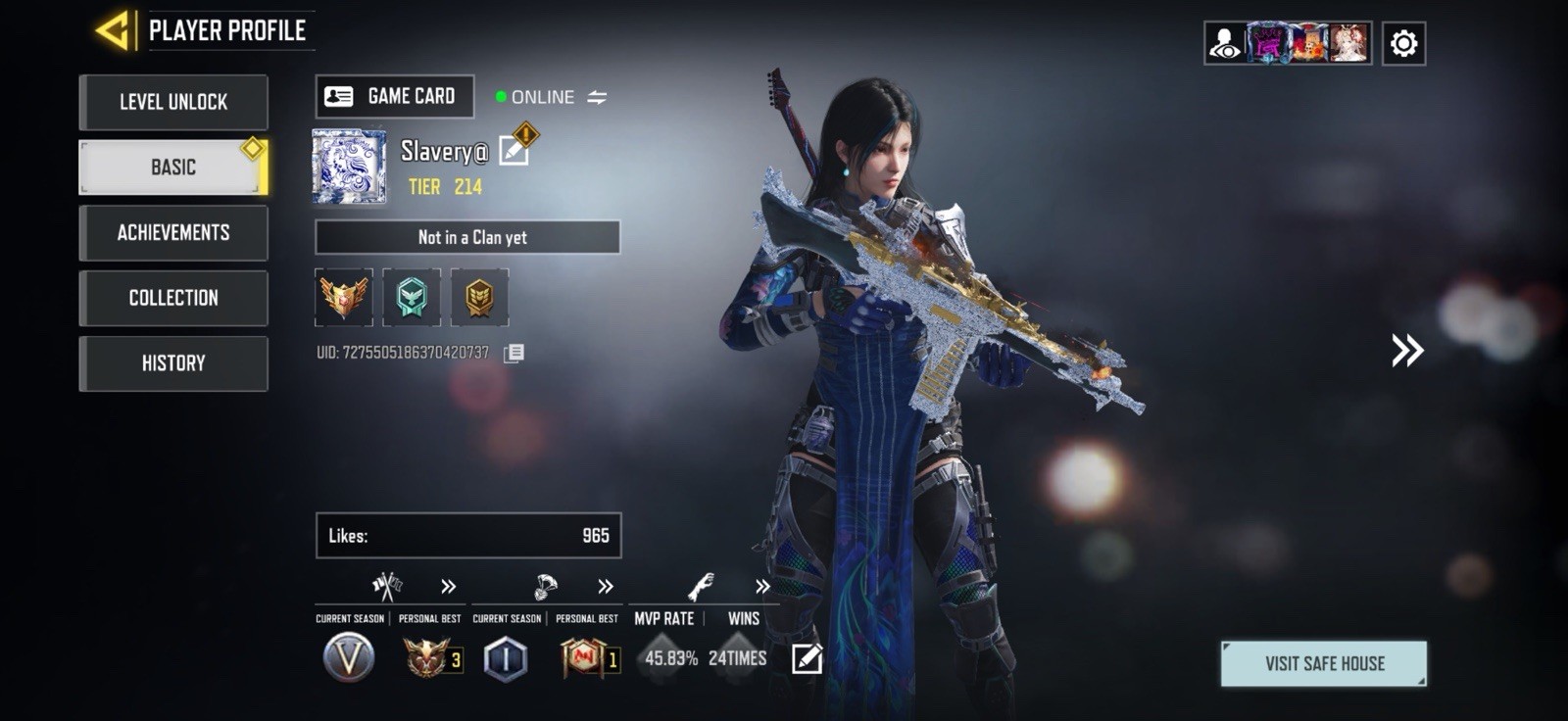Toggle online status visibility switch
The height and width of the screenshot is (721, 1568).
[x=598, y=97]
